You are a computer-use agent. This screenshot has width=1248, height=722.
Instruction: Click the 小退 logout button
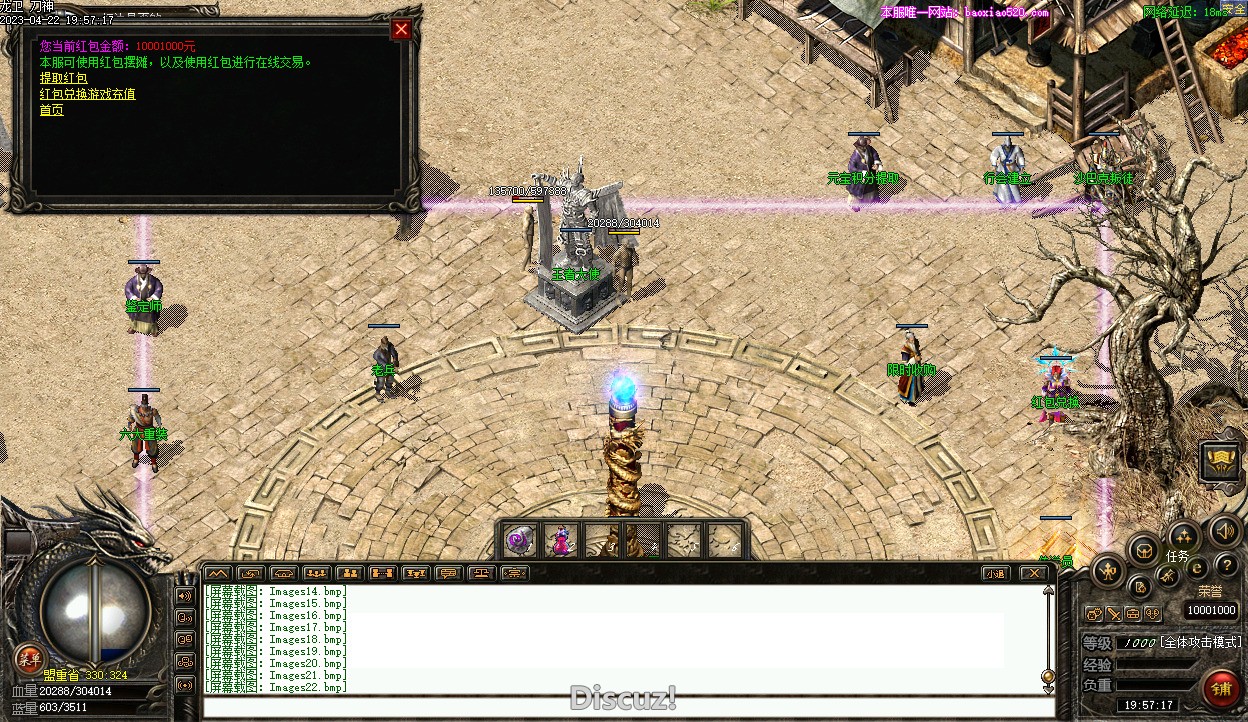coord(993,573)
